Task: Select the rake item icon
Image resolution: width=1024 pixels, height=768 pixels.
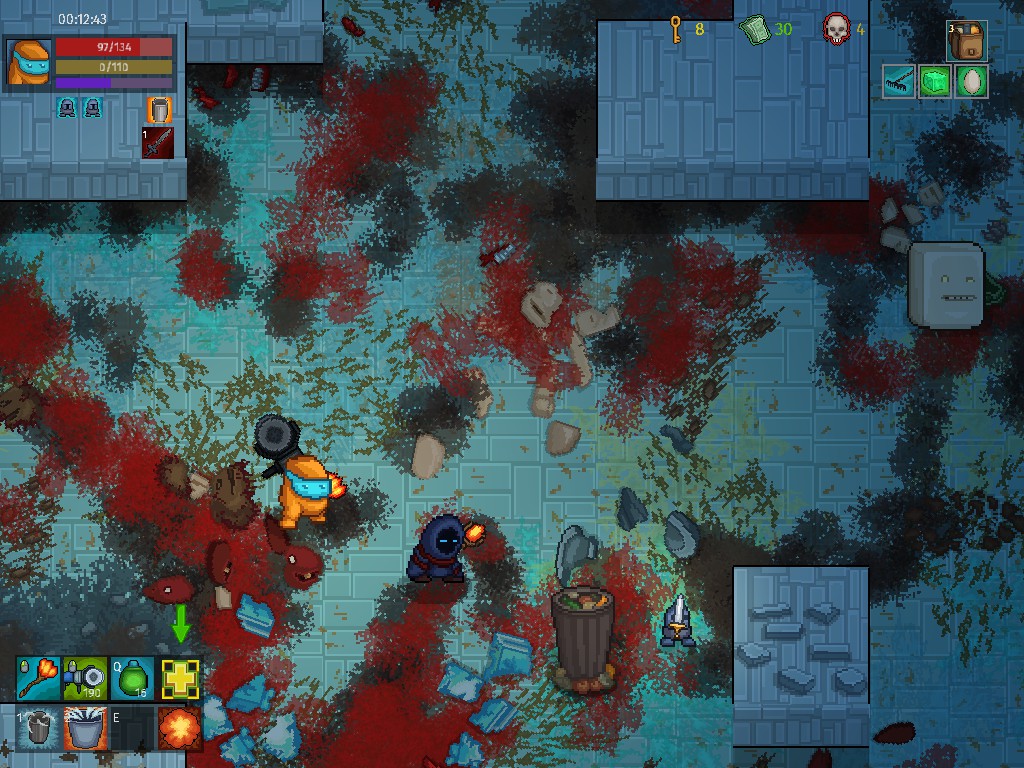Action: (899, 82)
